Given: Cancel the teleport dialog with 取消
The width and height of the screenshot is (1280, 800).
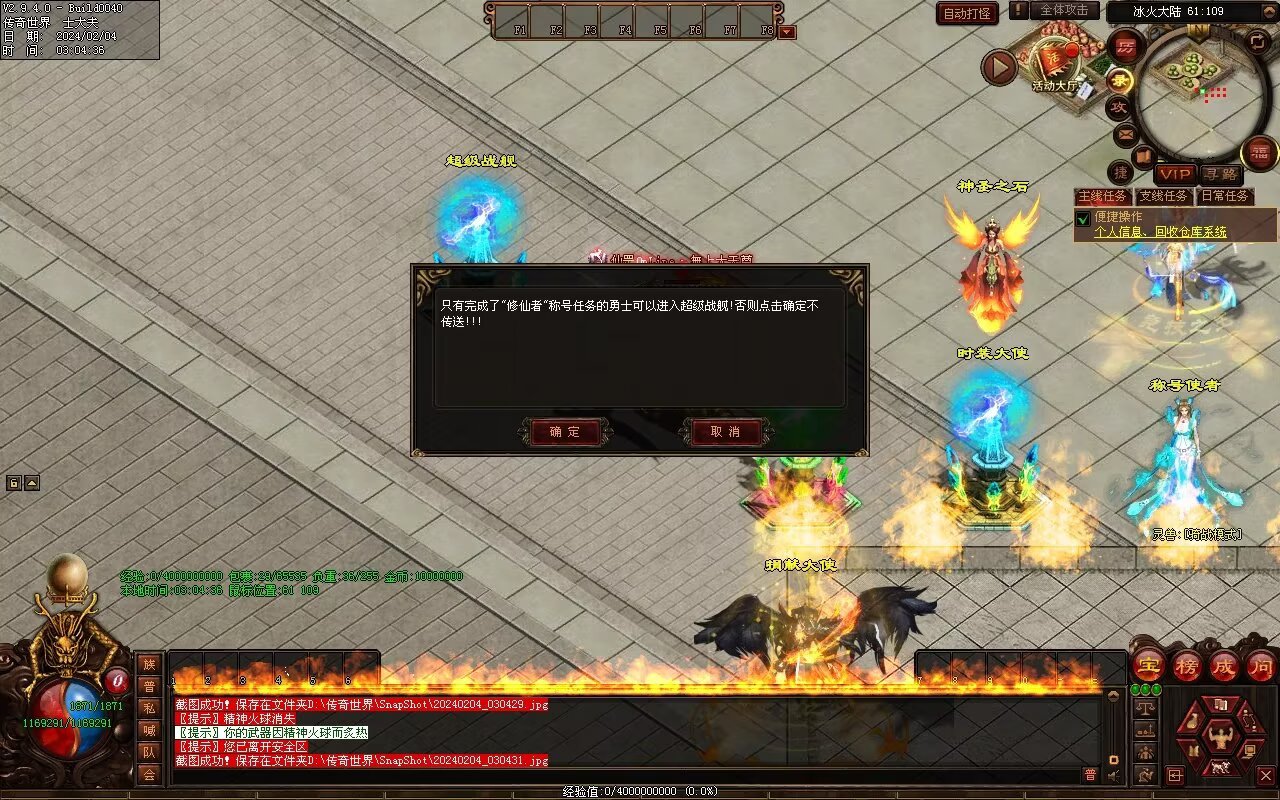Looking at the screenshot, I should 726,432.
